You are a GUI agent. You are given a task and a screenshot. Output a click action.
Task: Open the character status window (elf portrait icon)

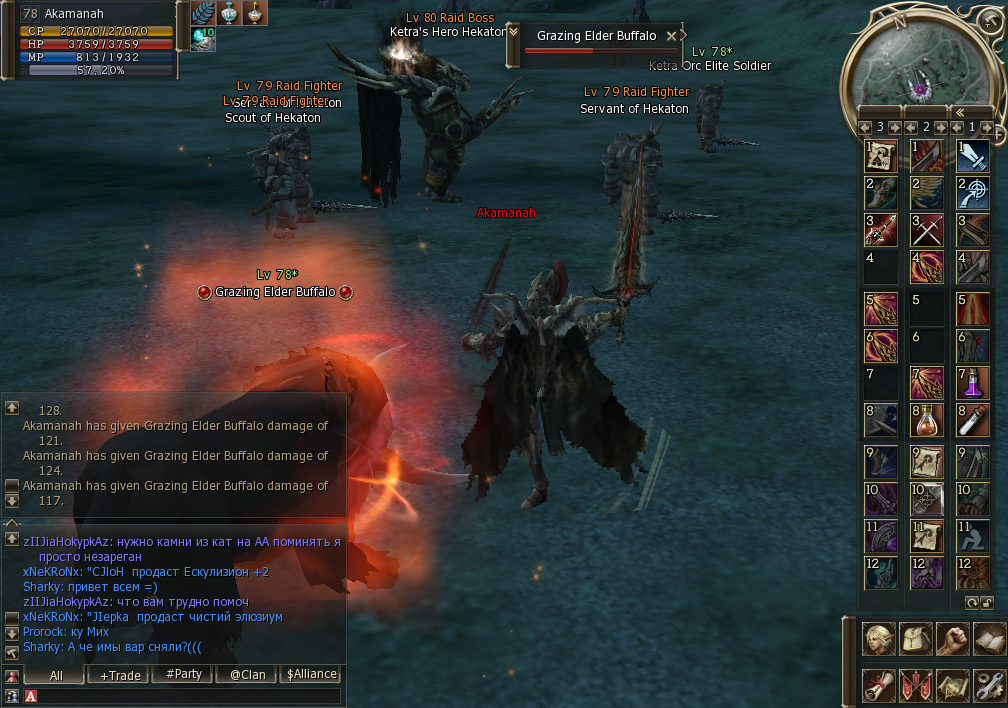[880, 638]
